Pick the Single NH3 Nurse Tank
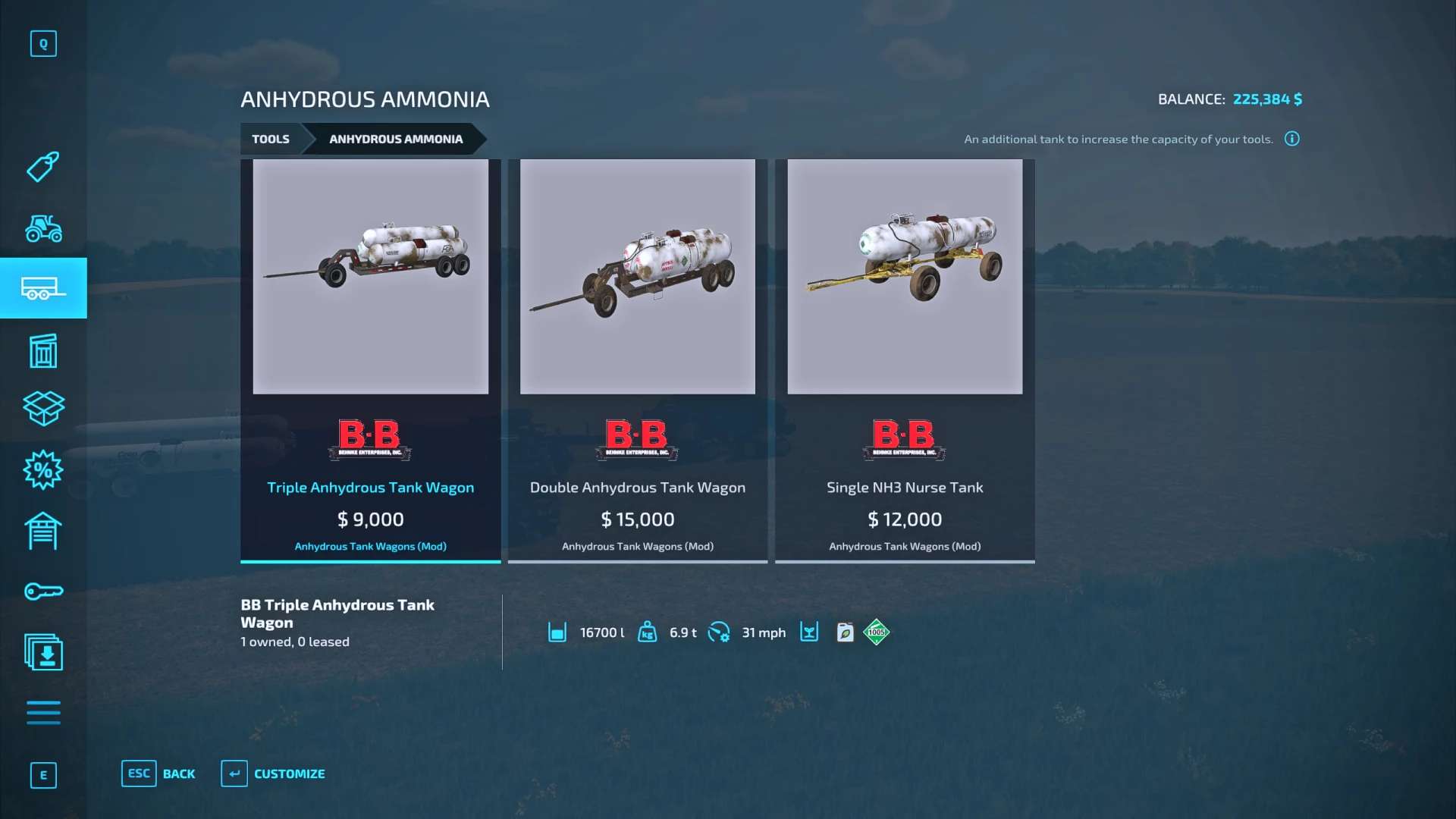1456x819 pixels. 904,360
